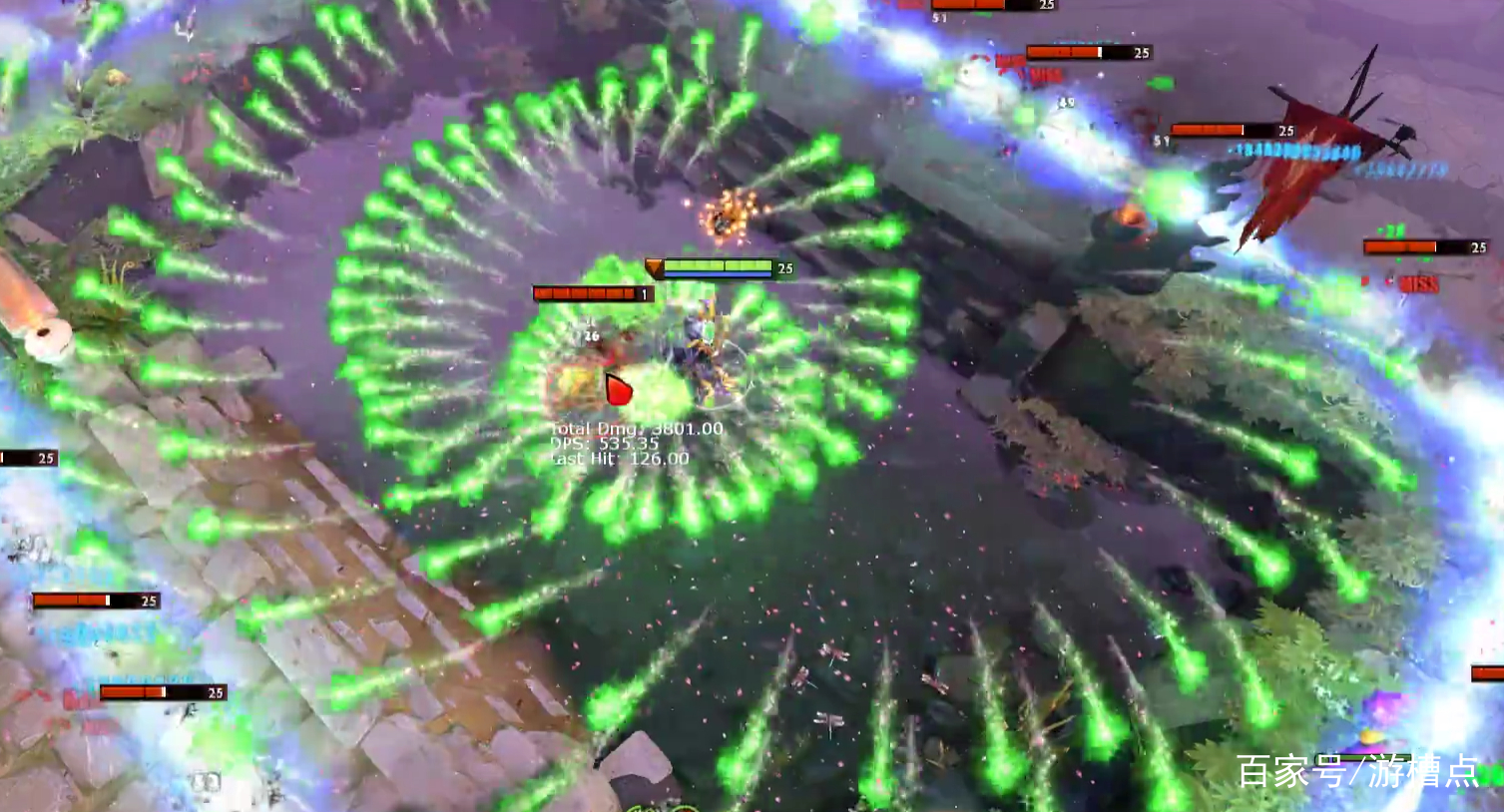Image resolution: width=1504 pixels, height=812 pixels.
Task: Click the flaming ember effect right of center
Action: pyautogui.click(x=1129, y=218)
